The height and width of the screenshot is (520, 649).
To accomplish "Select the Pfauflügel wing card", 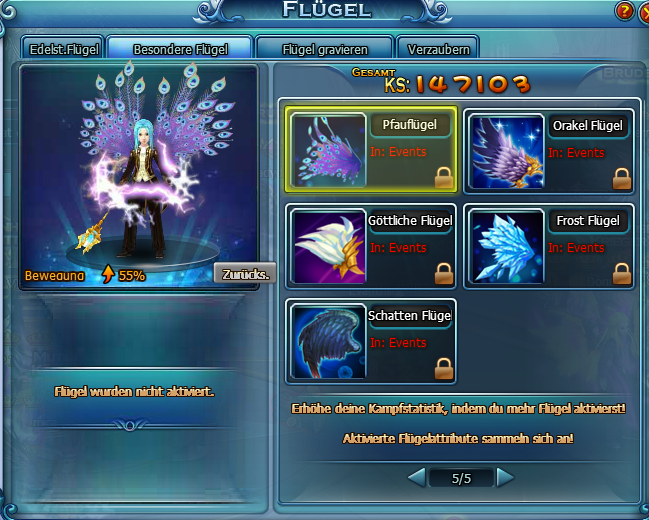I will [x=372, y=149].
